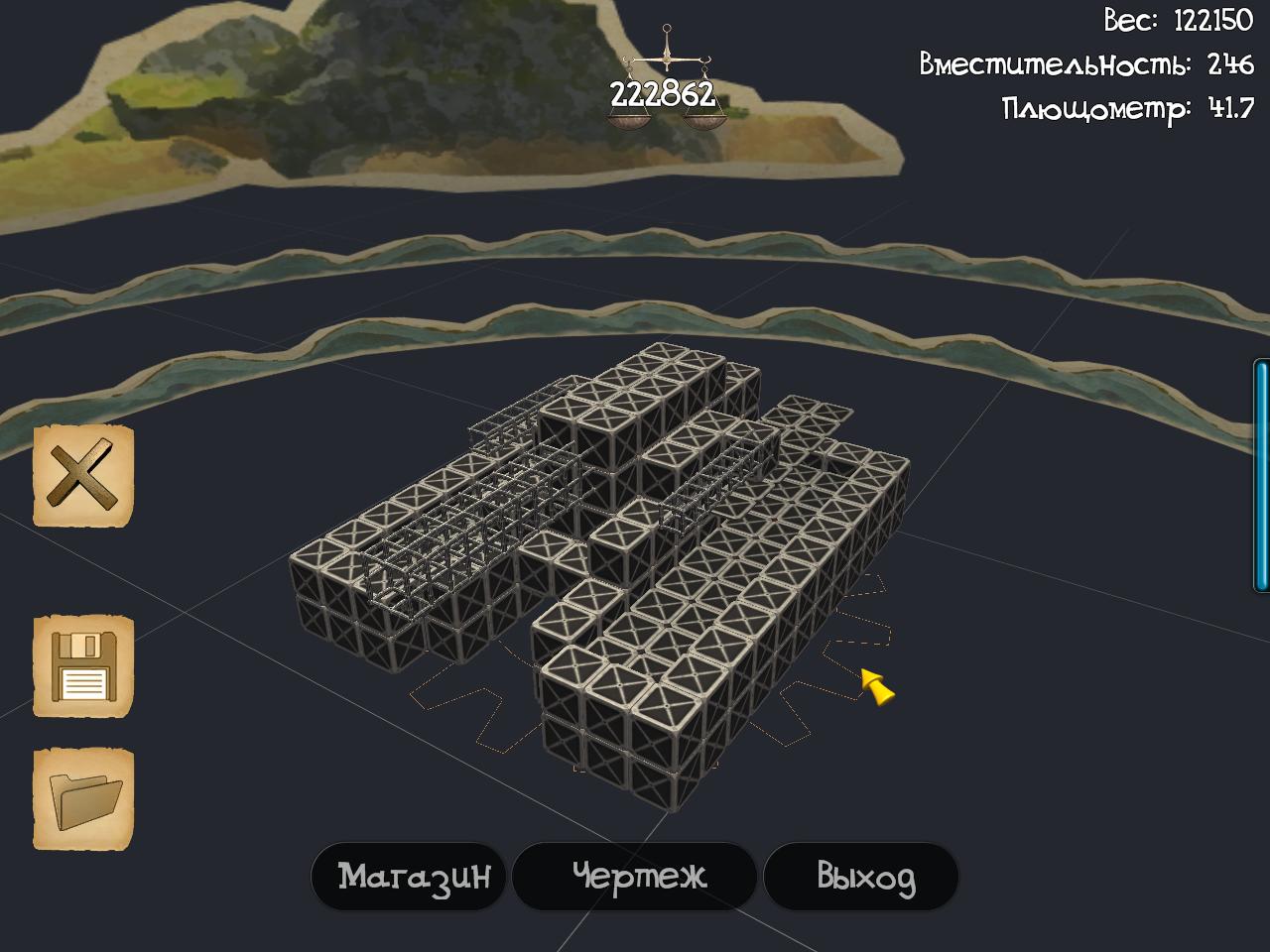Exit via the Выход button
The image size is (1270, 952).
pos(862,877)
